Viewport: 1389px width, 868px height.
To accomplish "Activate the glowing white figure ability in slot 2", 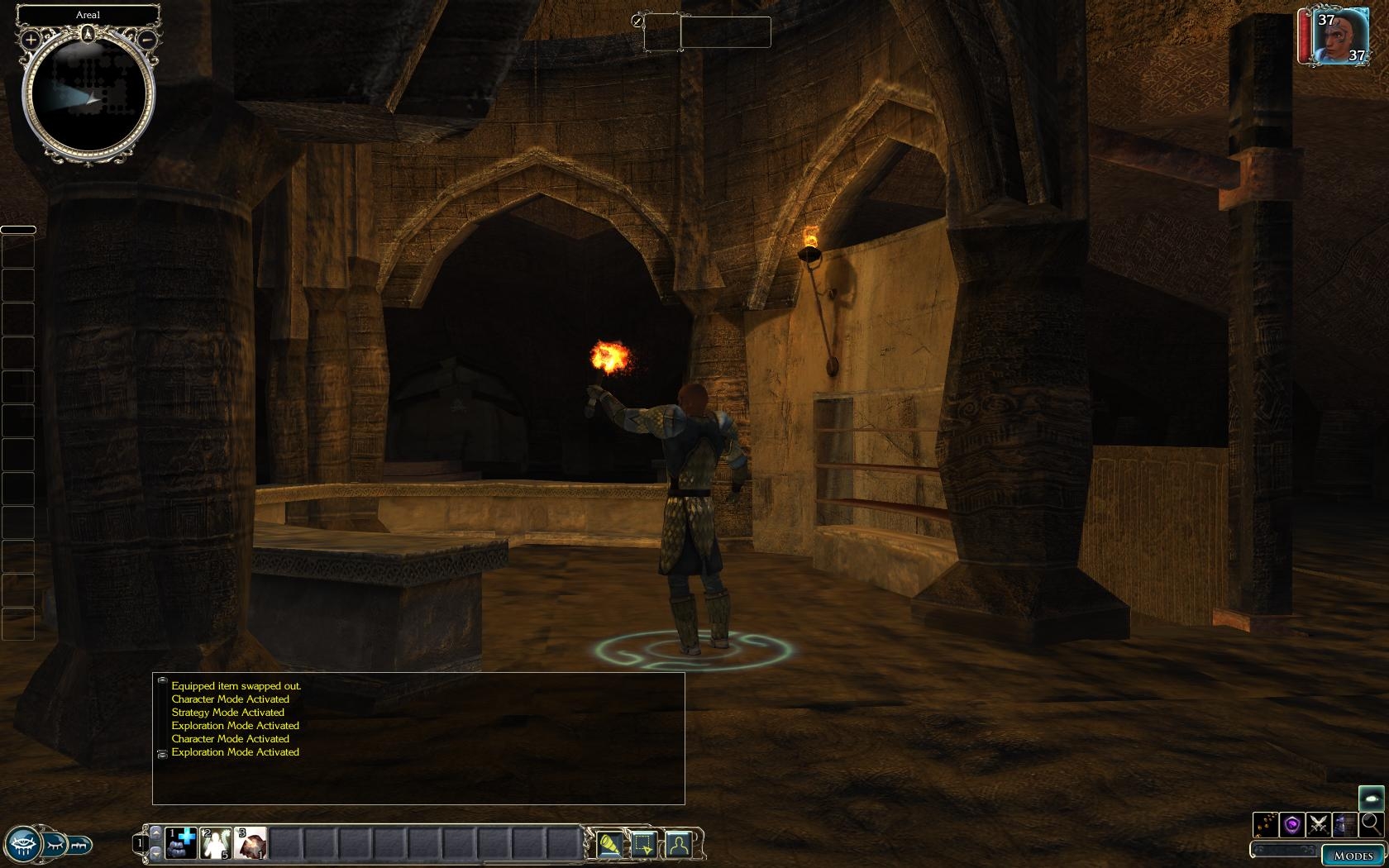I will tap(216, 844).
